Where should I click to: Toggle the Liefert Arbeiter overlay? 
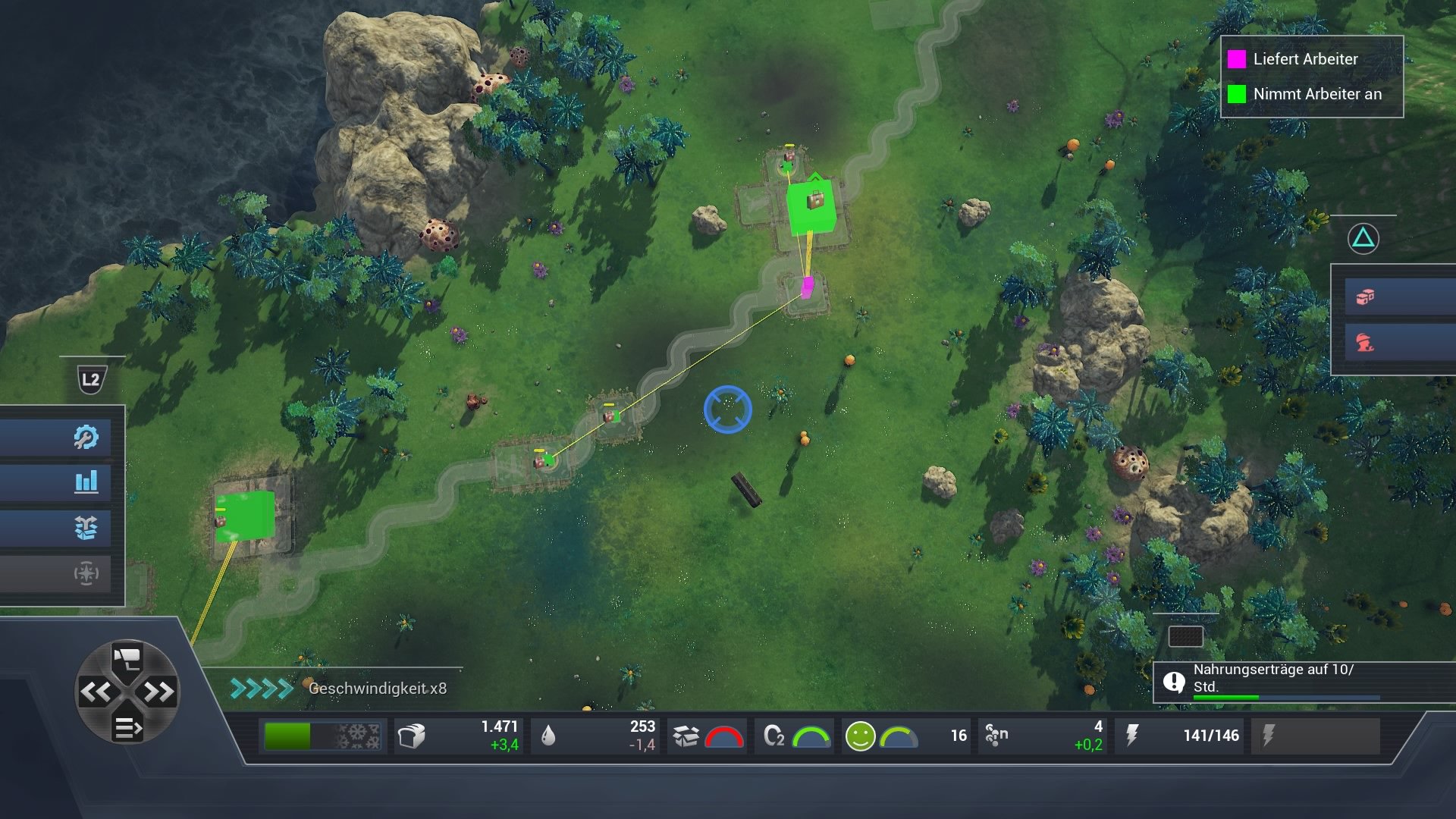(1237, 60)
